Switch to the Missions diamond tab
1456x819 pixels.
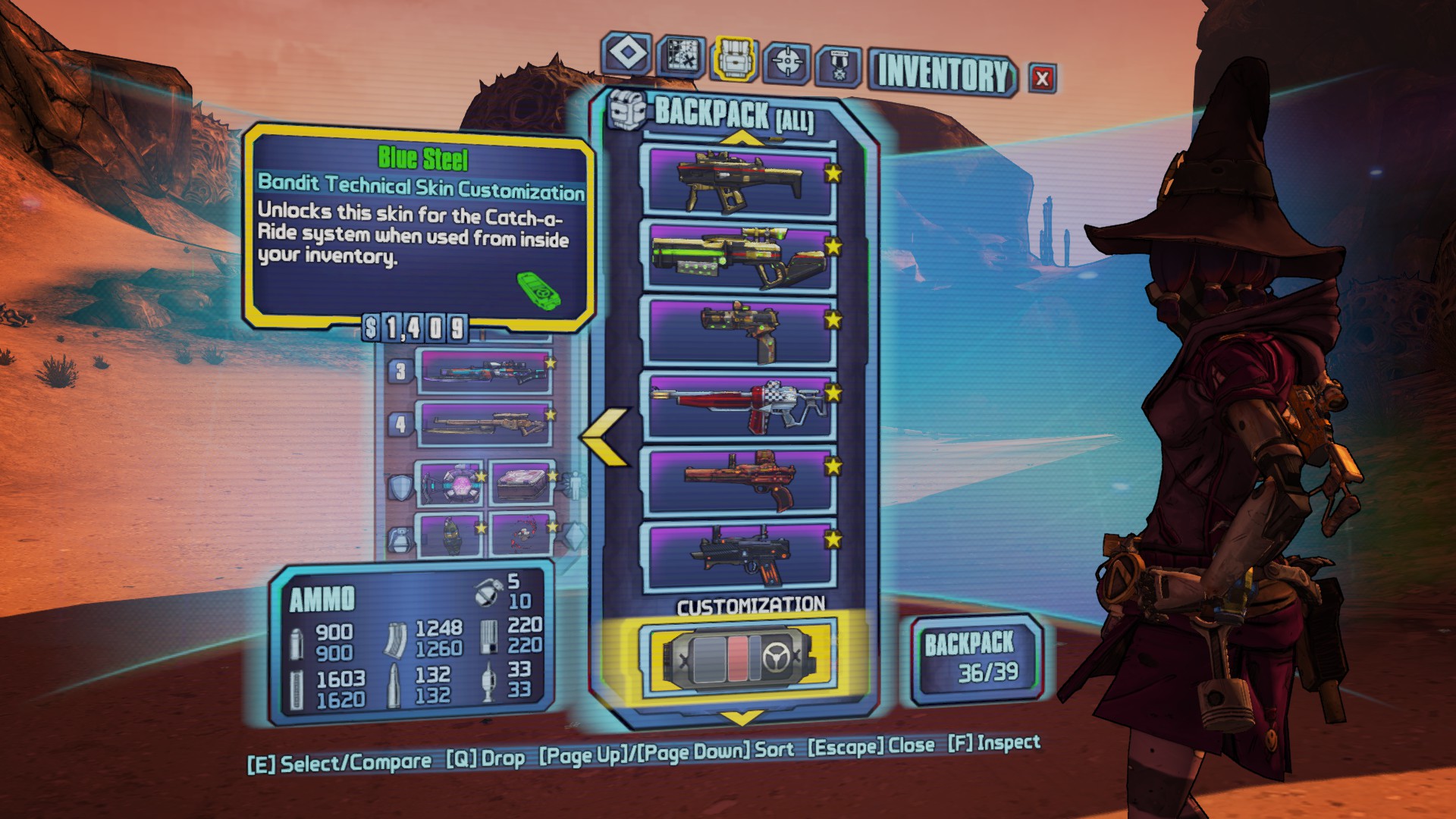(x=627, y=55)
